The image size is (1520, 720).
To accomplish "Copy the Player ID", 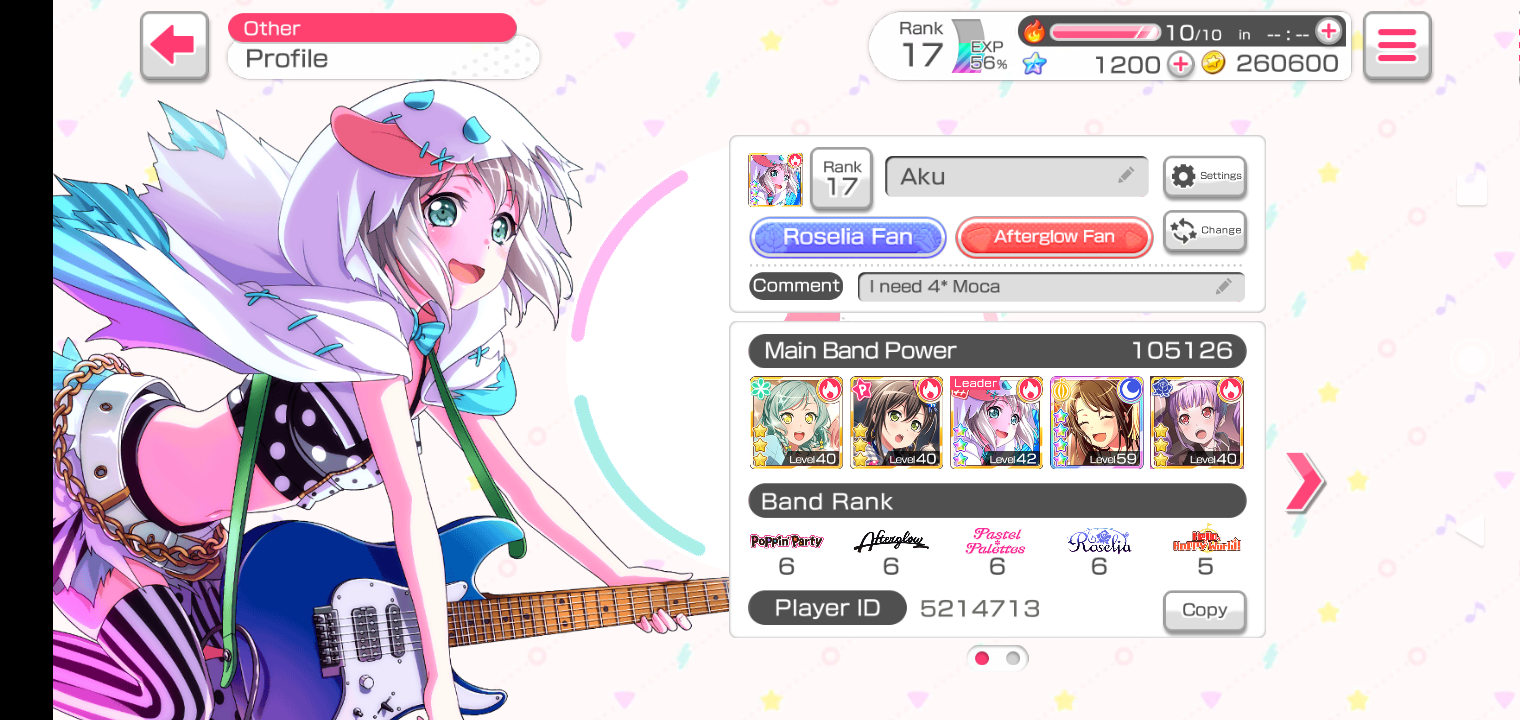I will [x=1204, y=610].
